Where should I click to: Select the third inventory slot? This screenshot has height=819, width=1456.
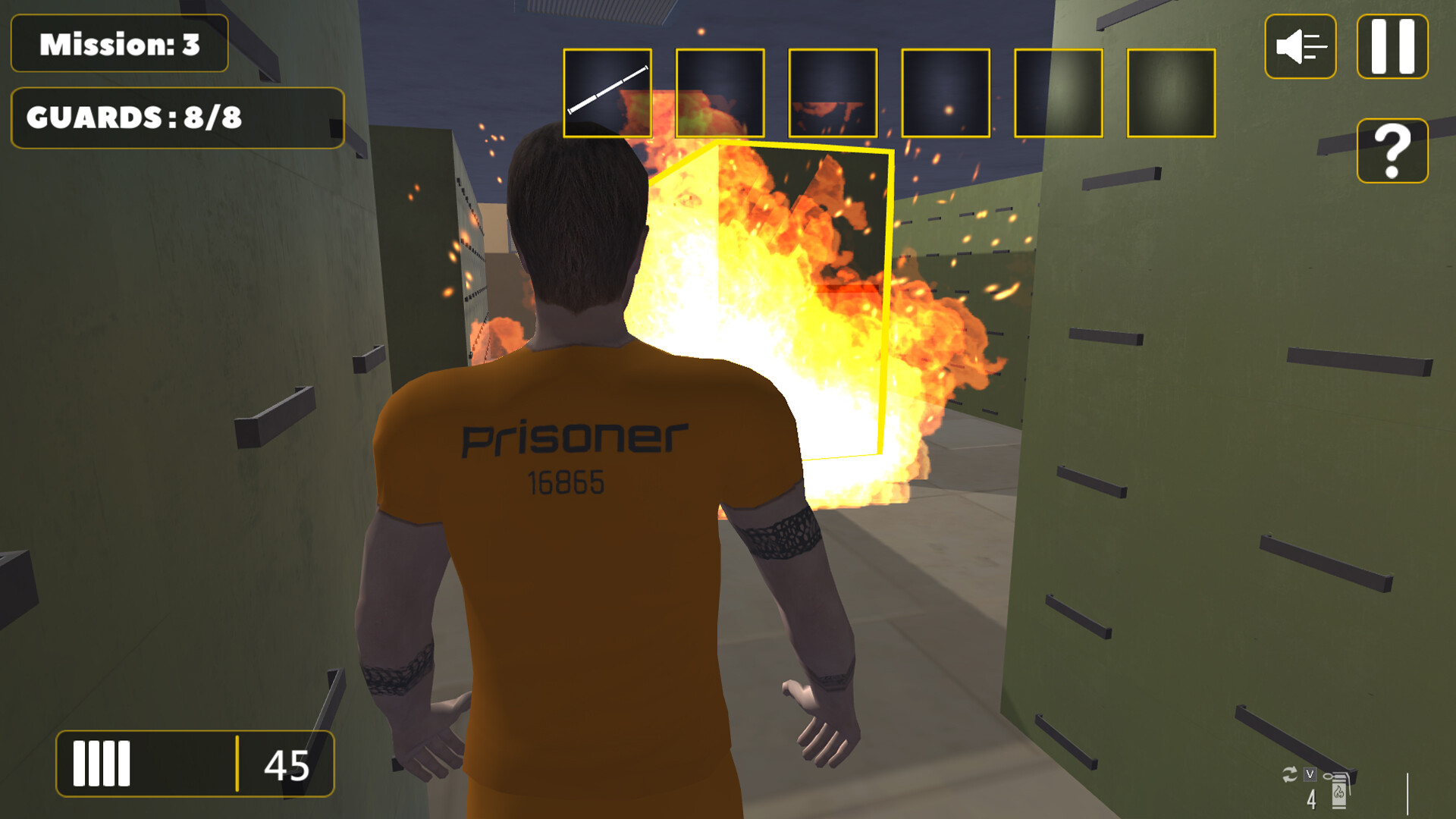[x=831, y=93]
